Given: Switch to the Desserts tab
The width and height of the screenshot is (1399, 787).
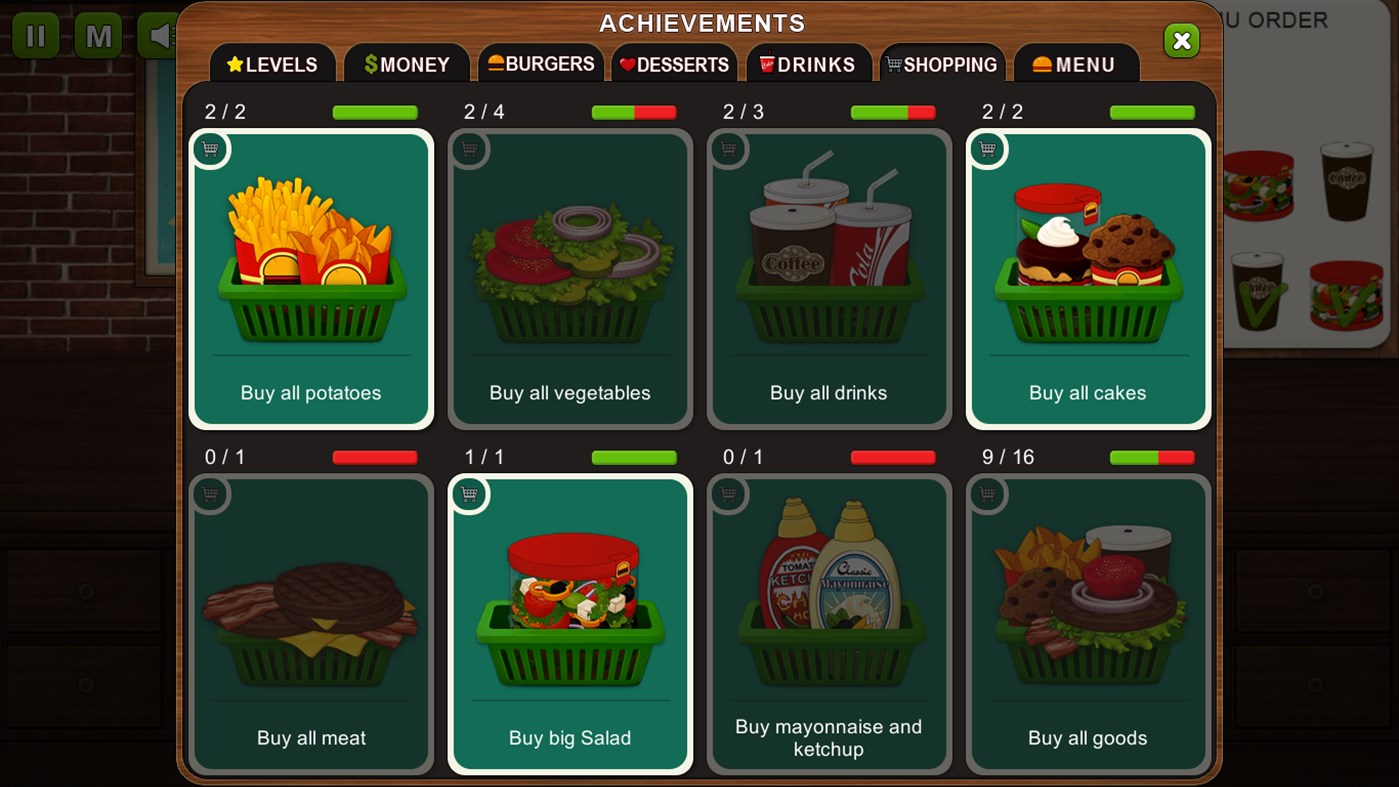Looking at the screenshot, I should (x=674, y=63).
